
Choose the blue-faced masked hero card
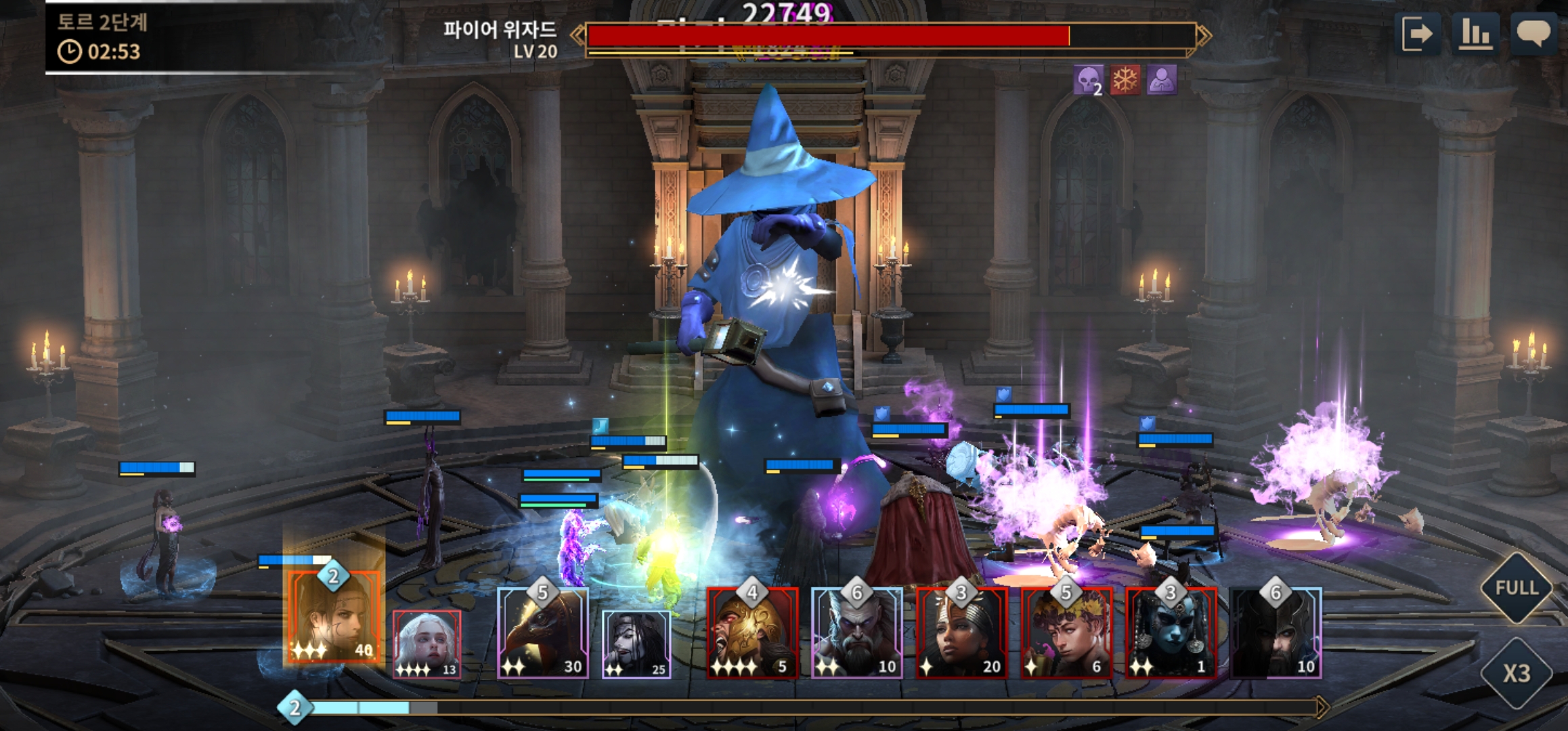[x=1171, y=633]
